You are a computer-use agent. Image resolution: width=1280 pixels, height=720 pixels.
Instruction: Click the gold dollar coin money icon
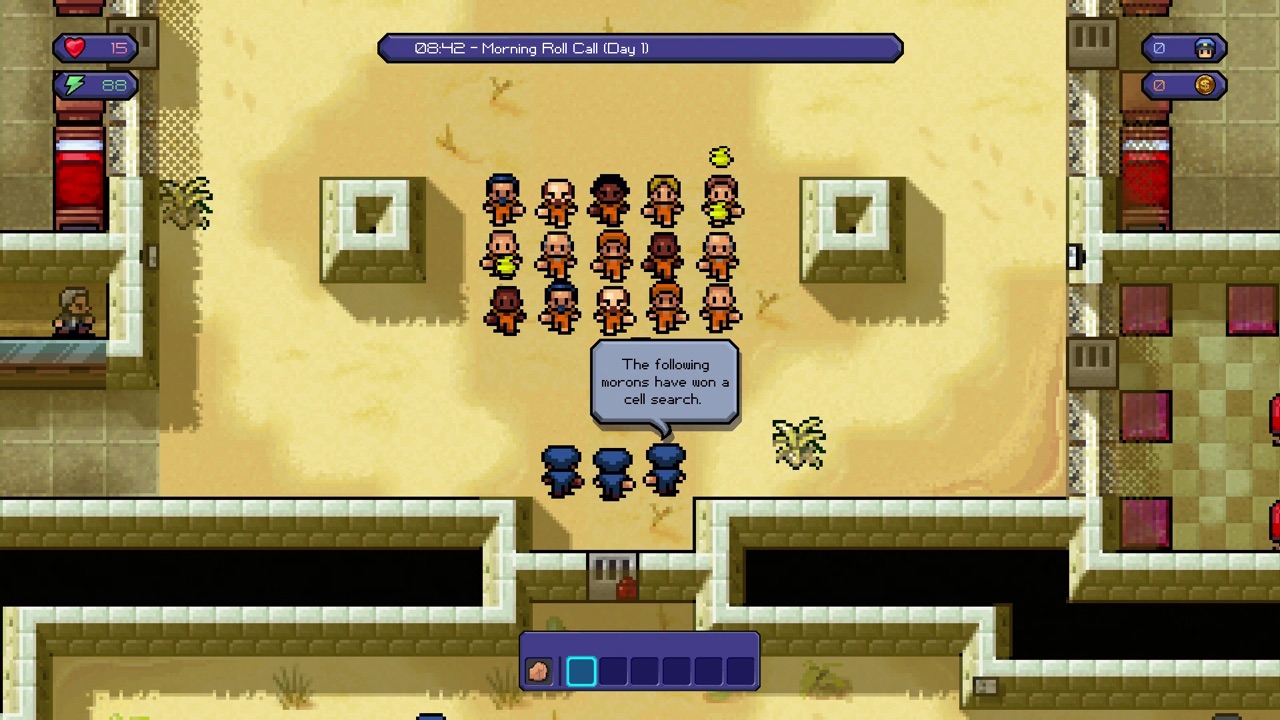click(1205, 85)
